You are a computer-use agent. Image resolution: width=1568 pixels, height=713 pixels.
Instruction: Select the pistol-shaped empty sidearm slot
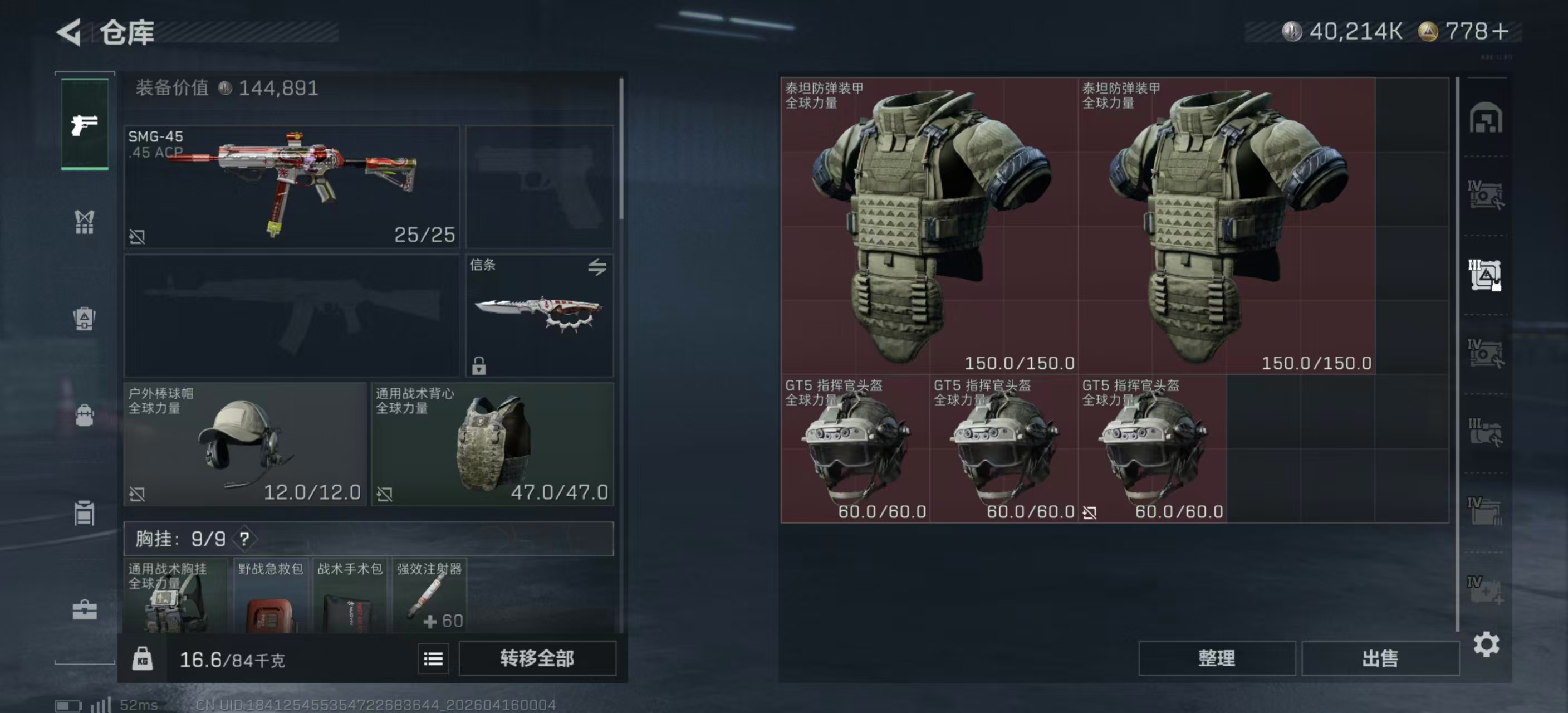[x=538, y=186]
